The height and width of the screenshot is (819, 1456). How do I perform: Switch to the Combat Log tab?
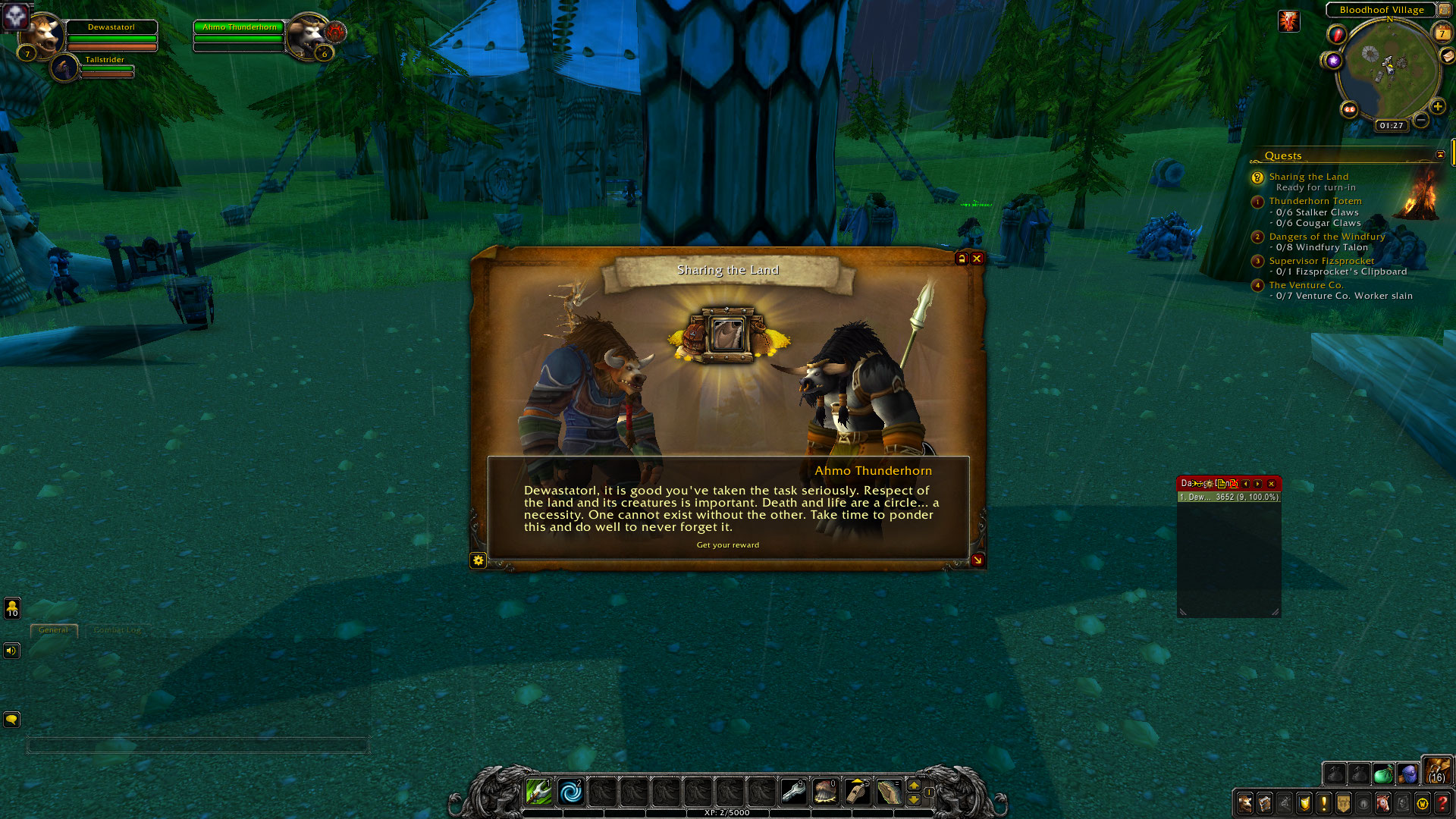point(117,629)
